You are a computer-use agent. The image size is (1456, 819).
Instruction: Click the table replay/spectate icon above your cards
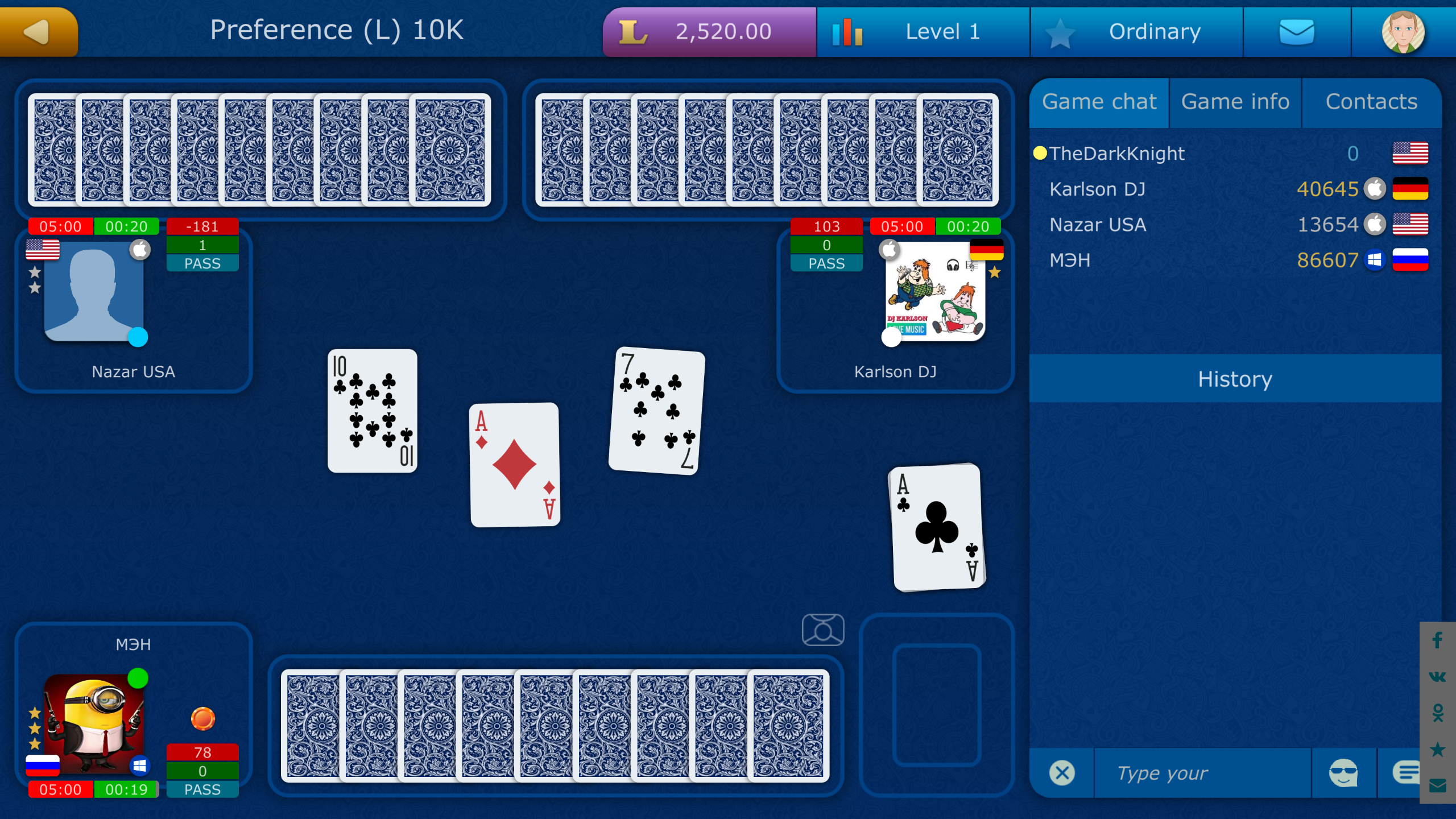click(x=824, y=630)
